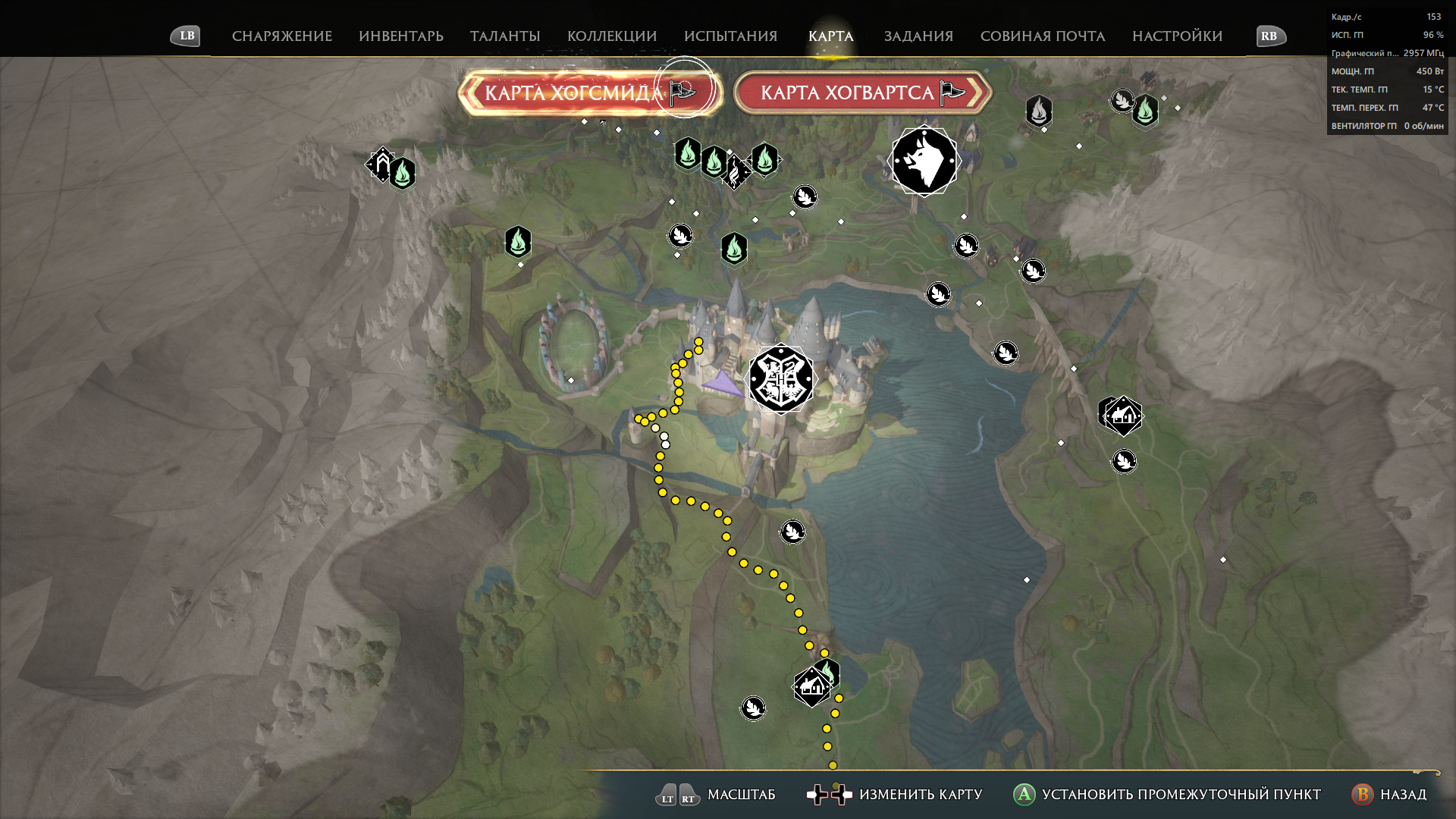Select the Карта tab
Screen dimensions: 1456x819
point(830,36)
